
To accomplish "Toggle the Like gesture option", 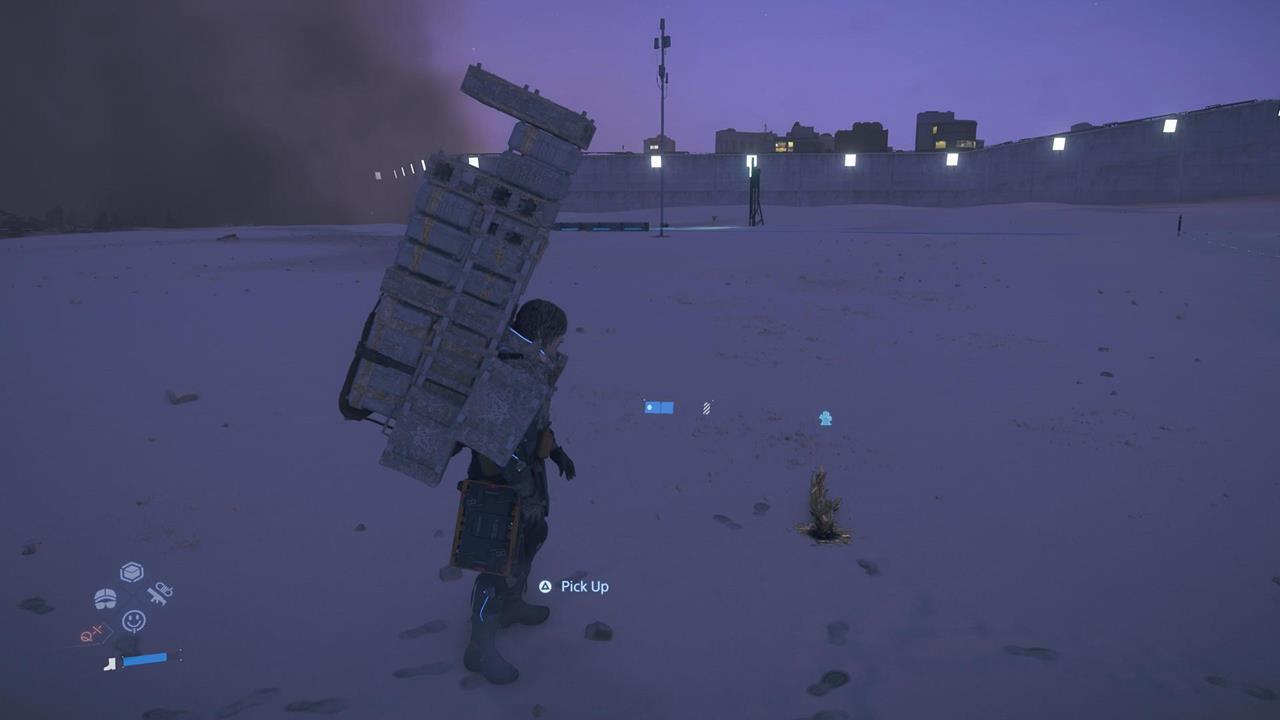I will click(134, 620).
